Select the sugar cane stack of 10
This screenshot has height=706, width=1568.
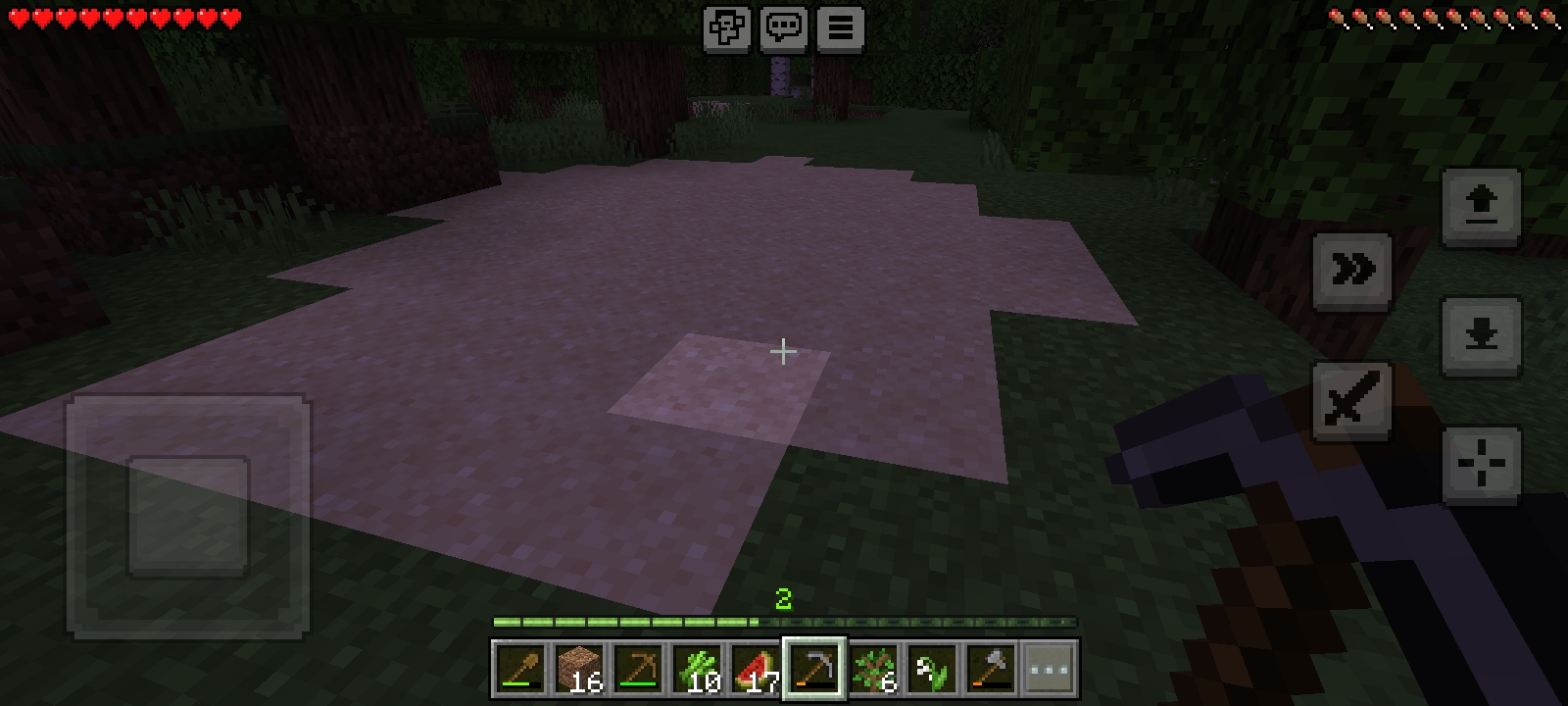[697, 670]
